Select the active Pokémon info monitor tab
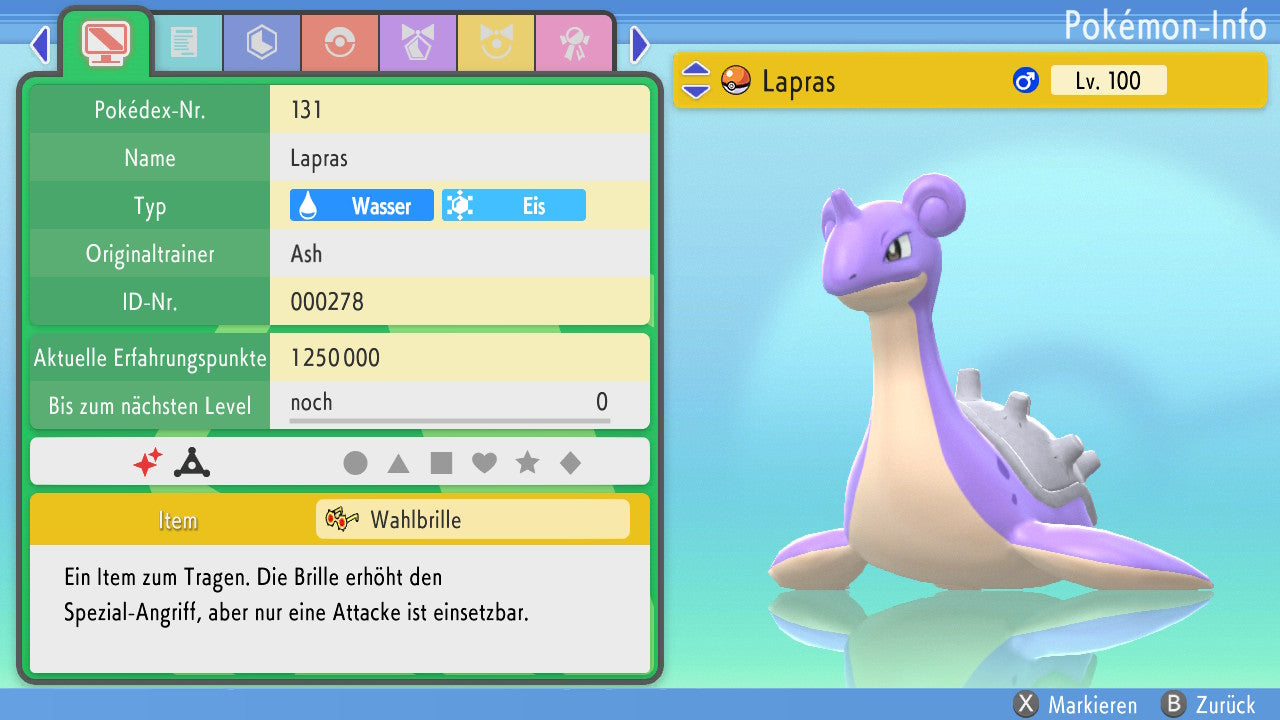 click(x=105, y=41)
